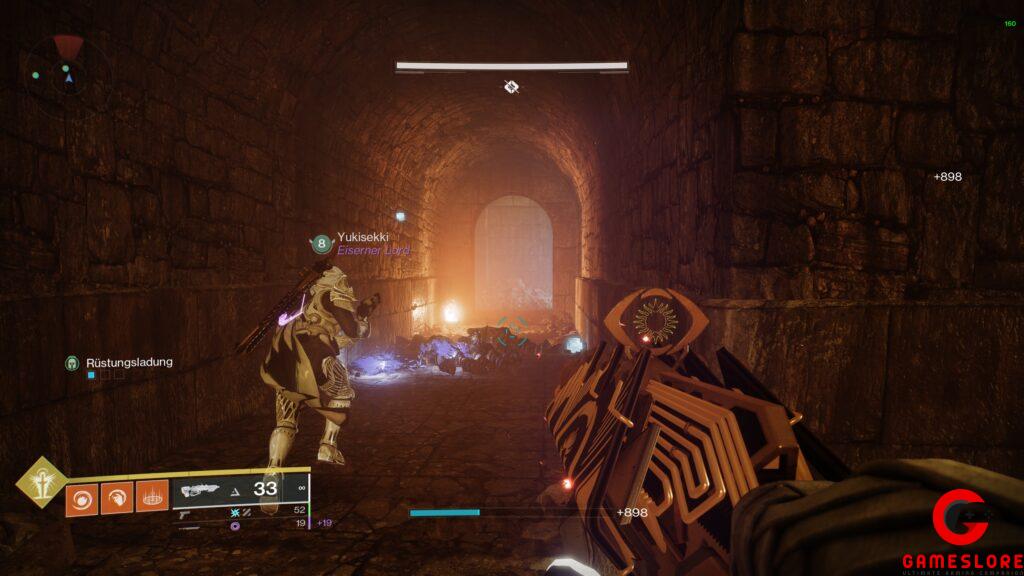Screen dimensions: 1024x576
Task: Use the orange fist melee ability icon
Action: pos(117,498)
